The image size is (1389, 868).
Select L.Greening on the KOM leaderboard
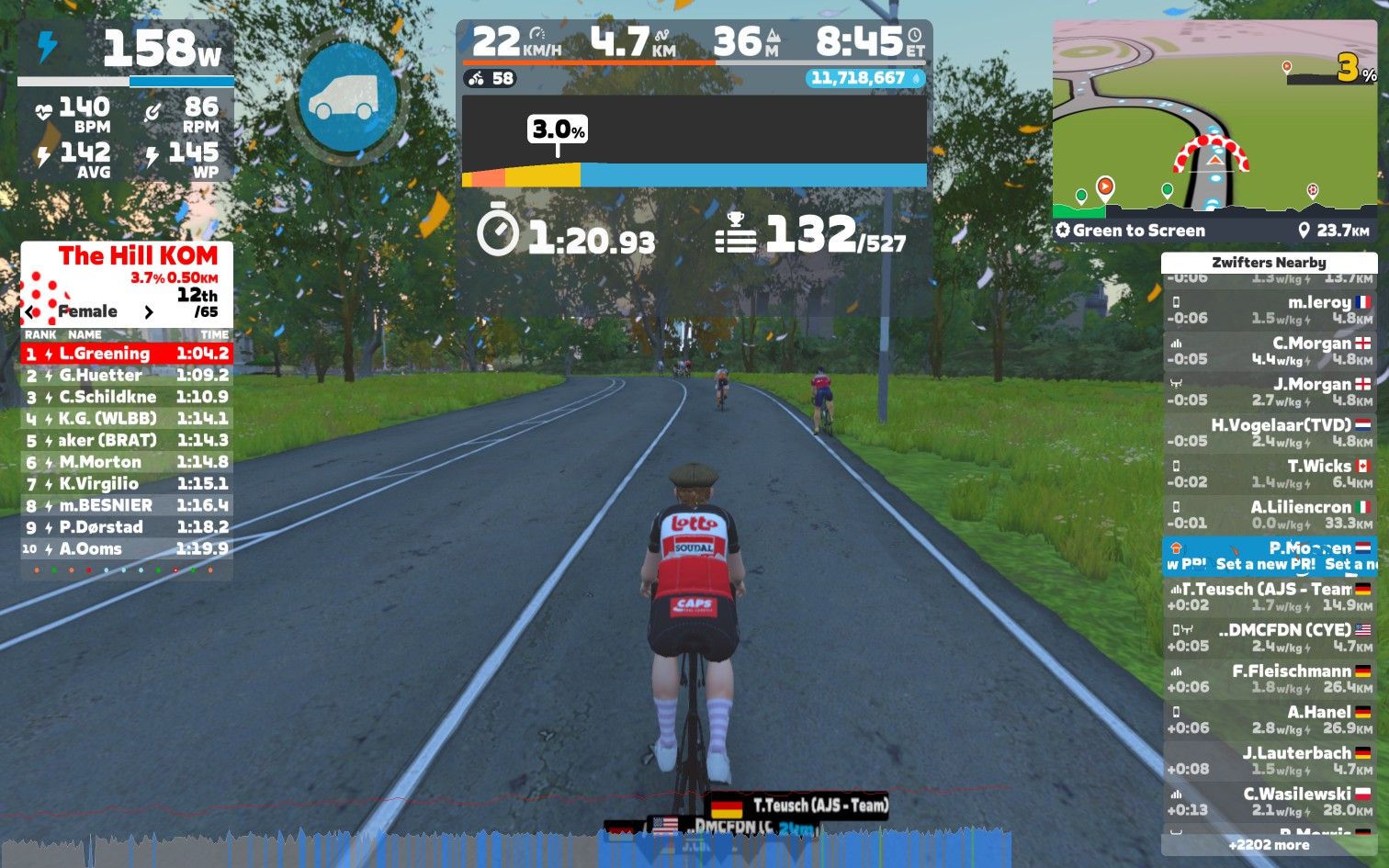point(127,354)
